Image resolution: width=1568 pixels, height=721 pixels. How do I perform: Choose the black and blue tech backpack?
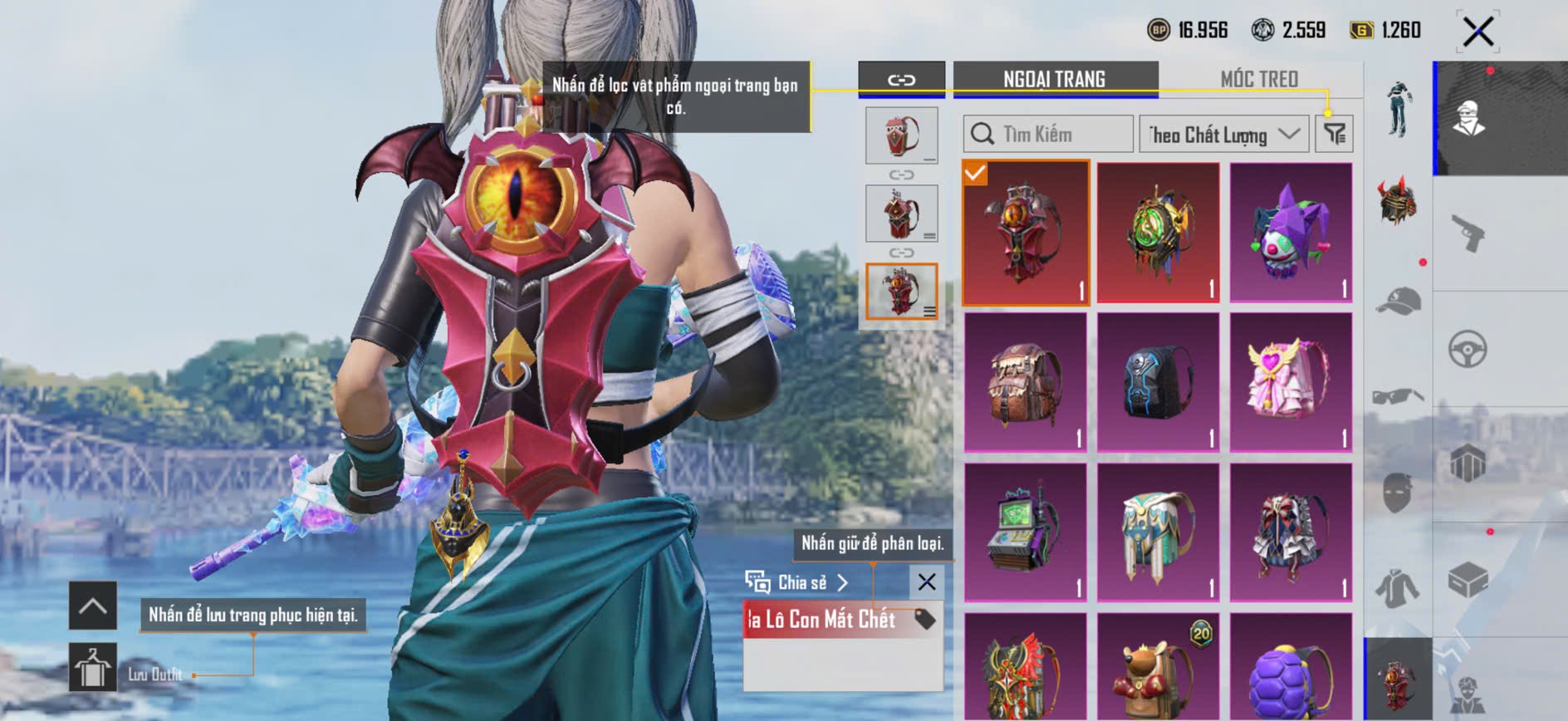[x=1158, y=383]
